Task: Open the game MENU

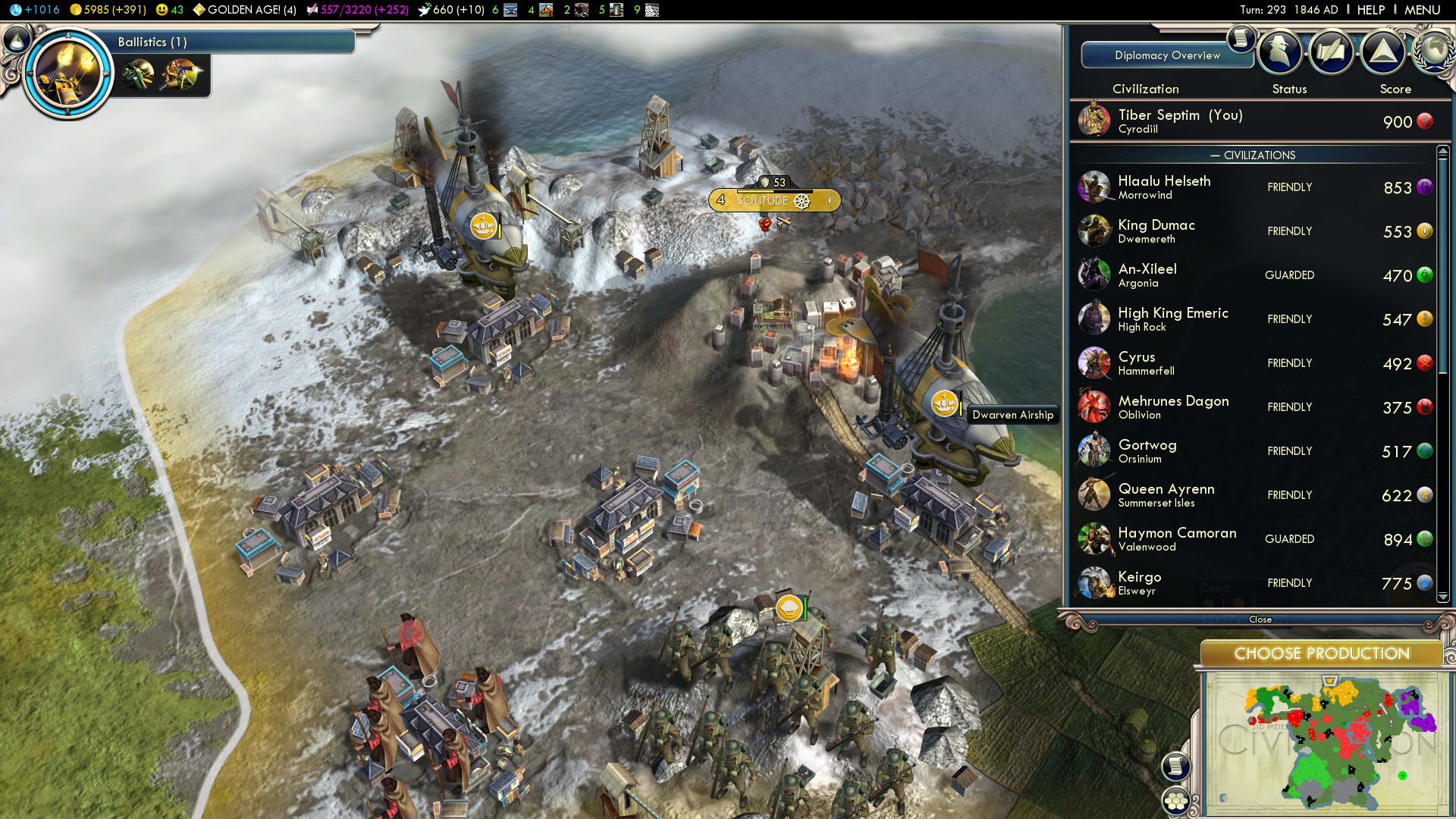Action: [x=1422, y=10]
